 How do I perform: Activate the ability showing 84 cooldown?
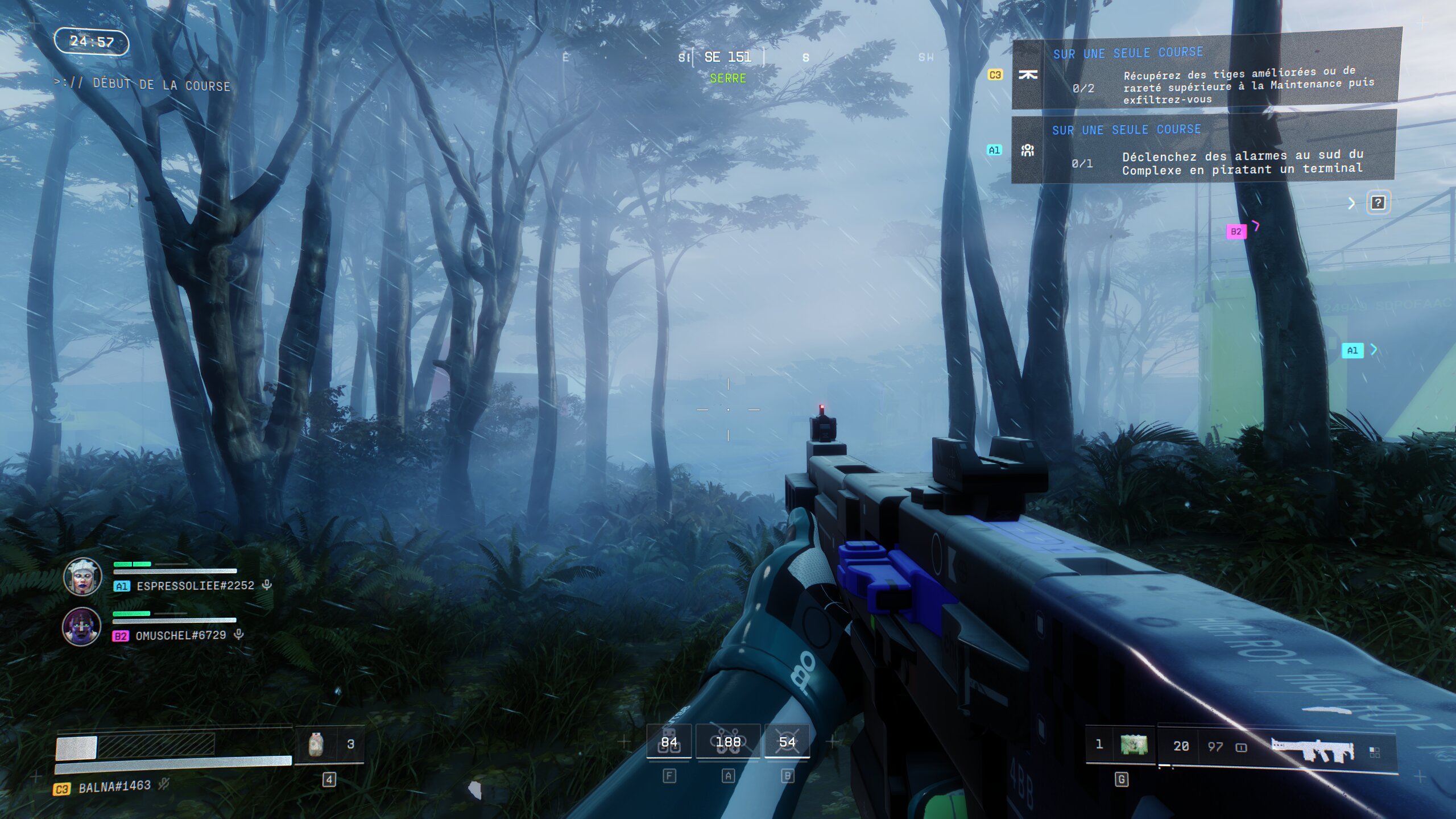pyautogui.click(x=669, y=742)
